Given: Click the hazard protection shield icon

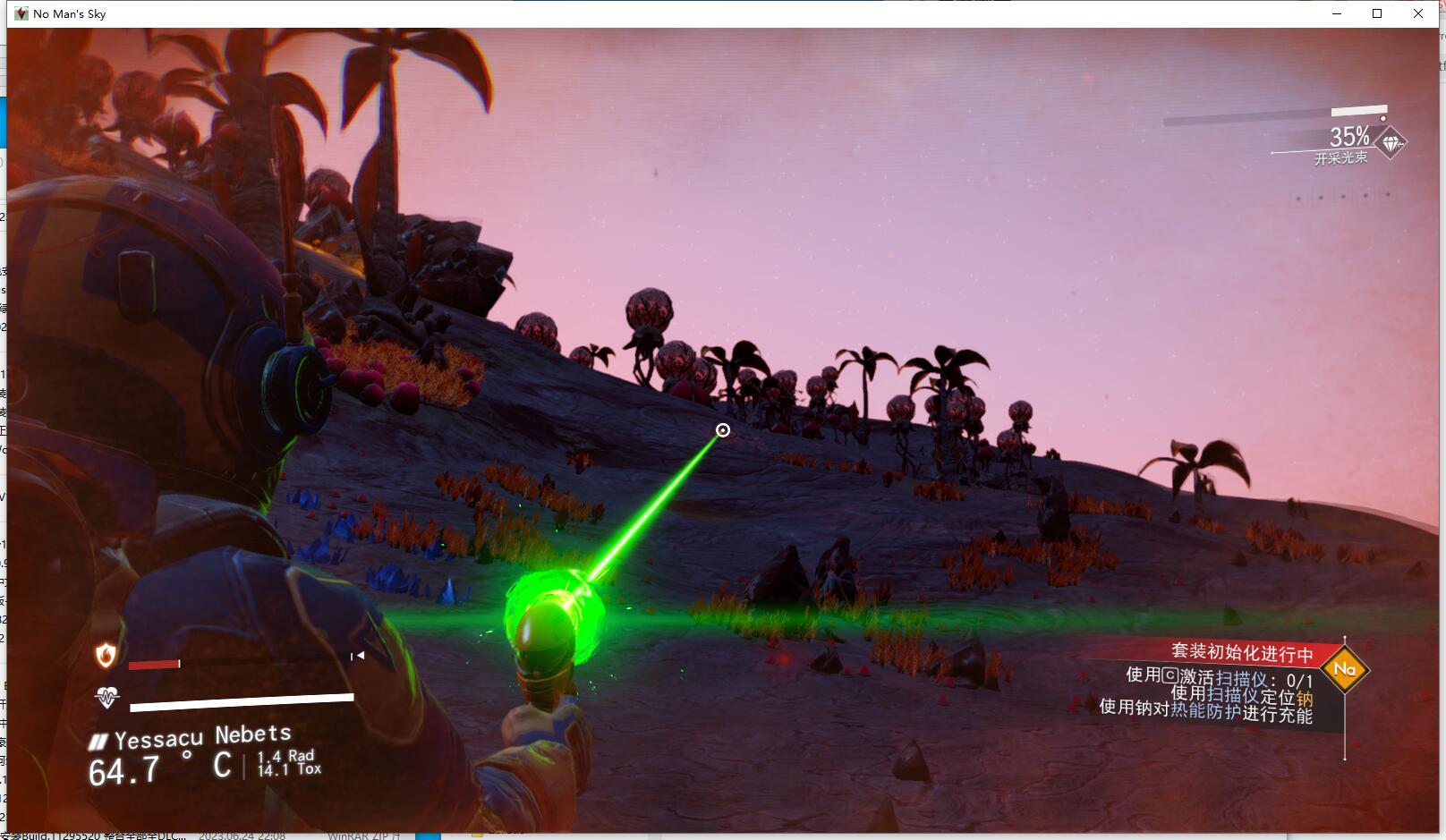Looking at the screenshot, I should 106,656.
